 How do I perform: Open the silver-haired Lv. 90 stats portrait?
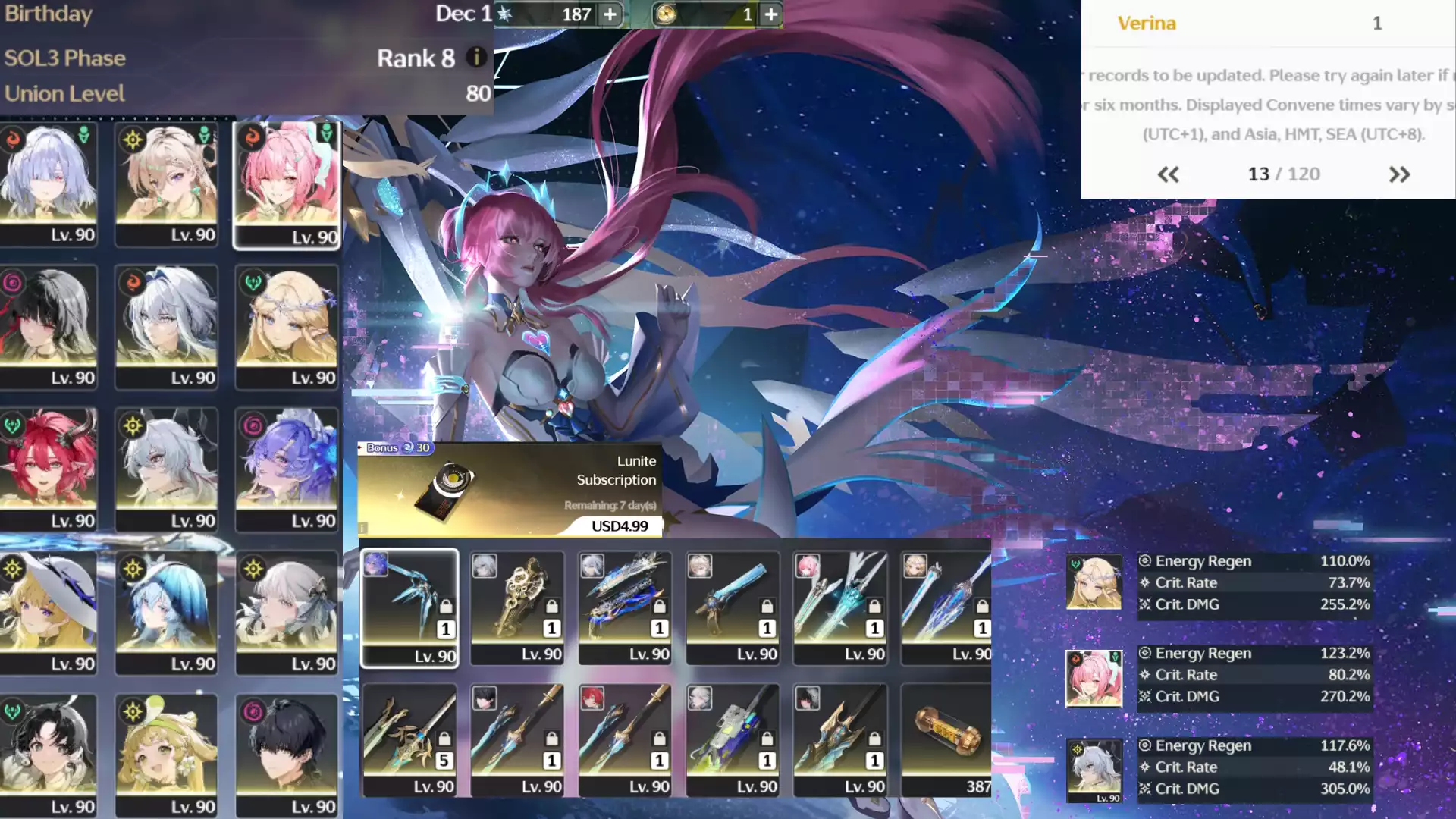(1094, 769)
